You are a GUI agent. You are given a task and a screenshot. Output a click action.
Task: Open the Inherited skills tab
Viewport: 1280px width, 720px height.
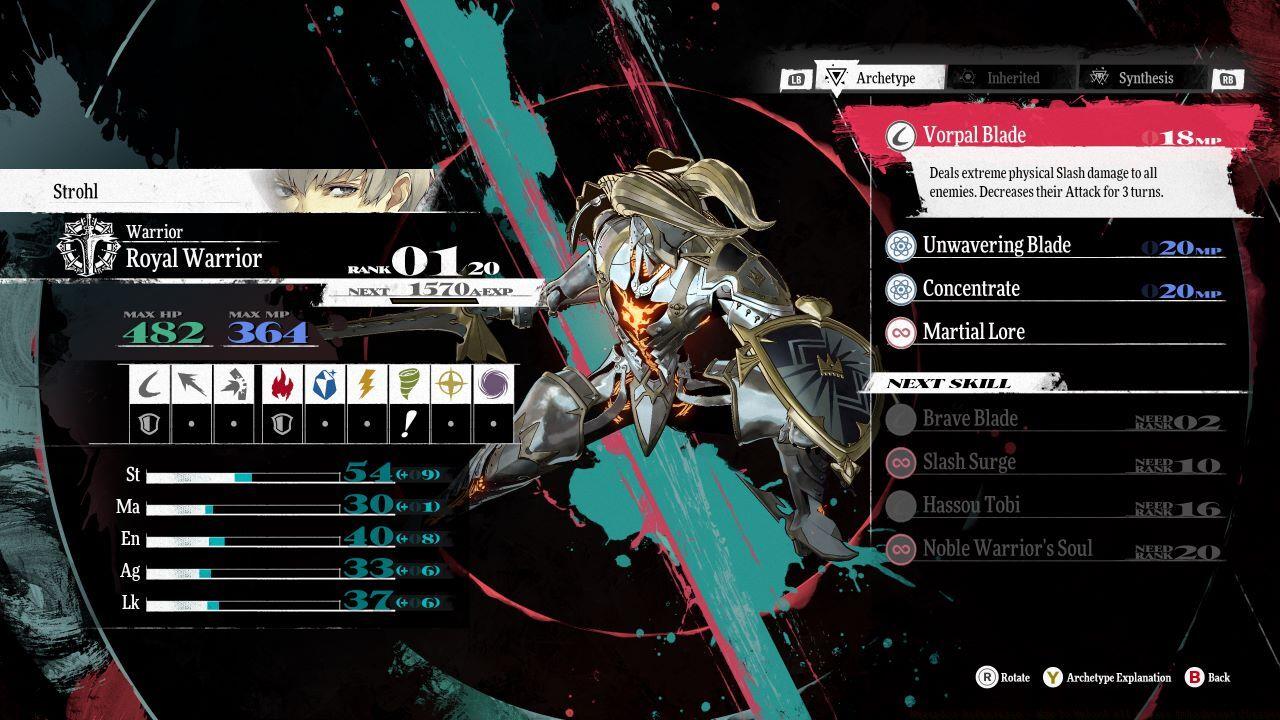click(1011, 78)
